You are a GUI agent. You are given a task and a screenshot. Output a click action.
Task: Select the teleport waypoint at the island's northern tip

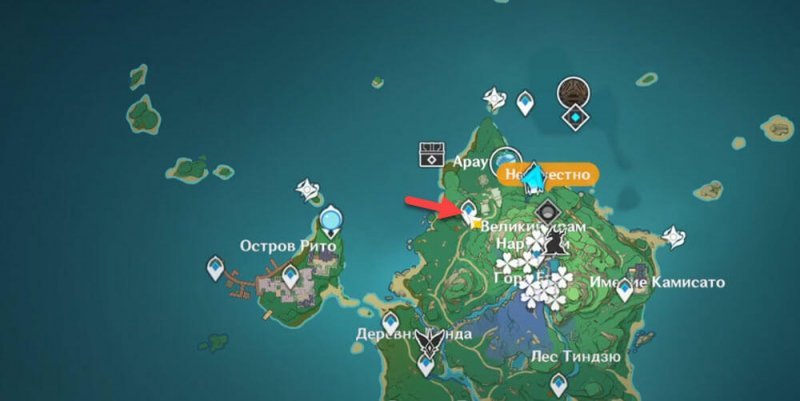526,102
